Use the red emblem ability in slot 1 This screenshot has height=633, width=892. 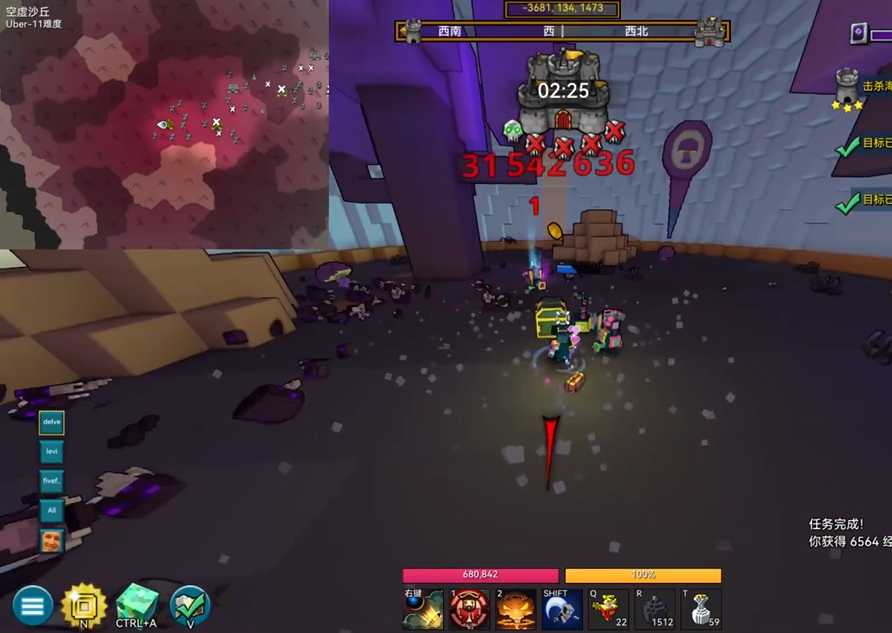pyautogui.click(x=469, y=609)
